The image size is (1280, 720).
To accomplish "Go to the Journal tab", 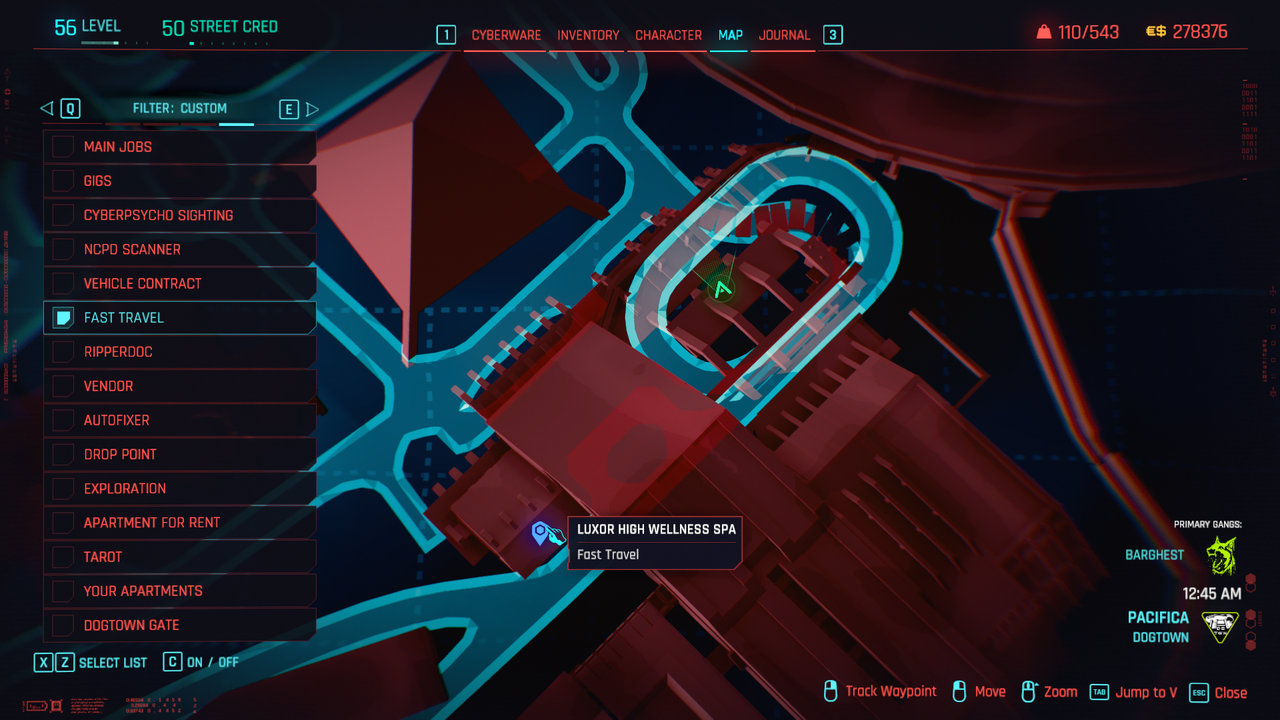I will [784, 35].
